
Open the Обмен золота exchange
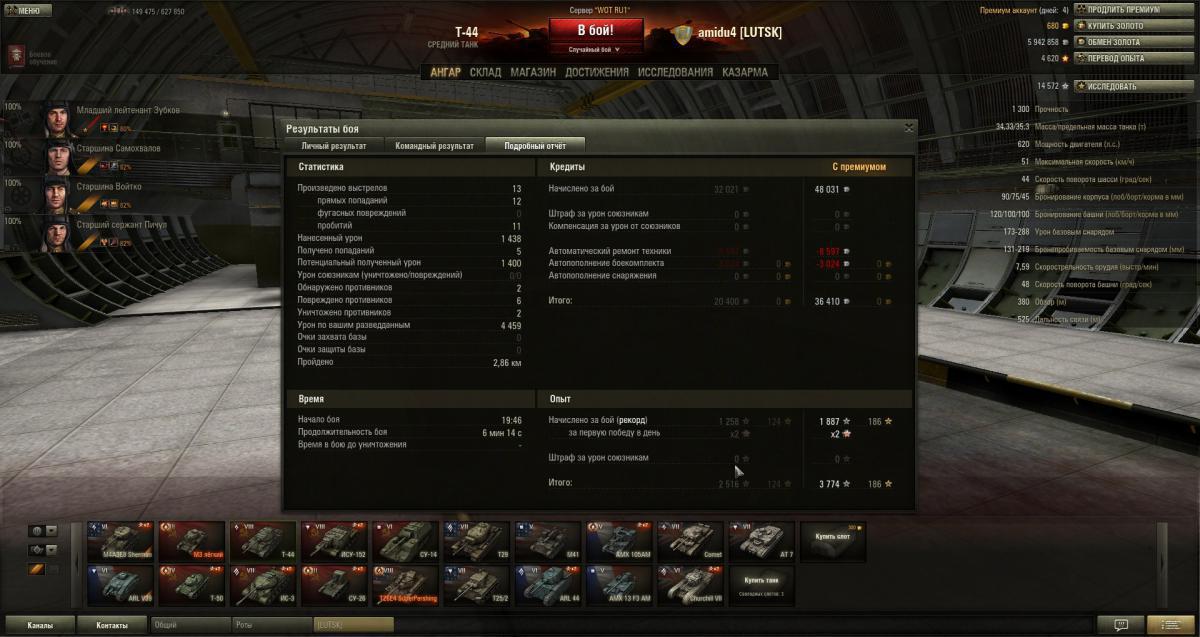click(1114, 42)
